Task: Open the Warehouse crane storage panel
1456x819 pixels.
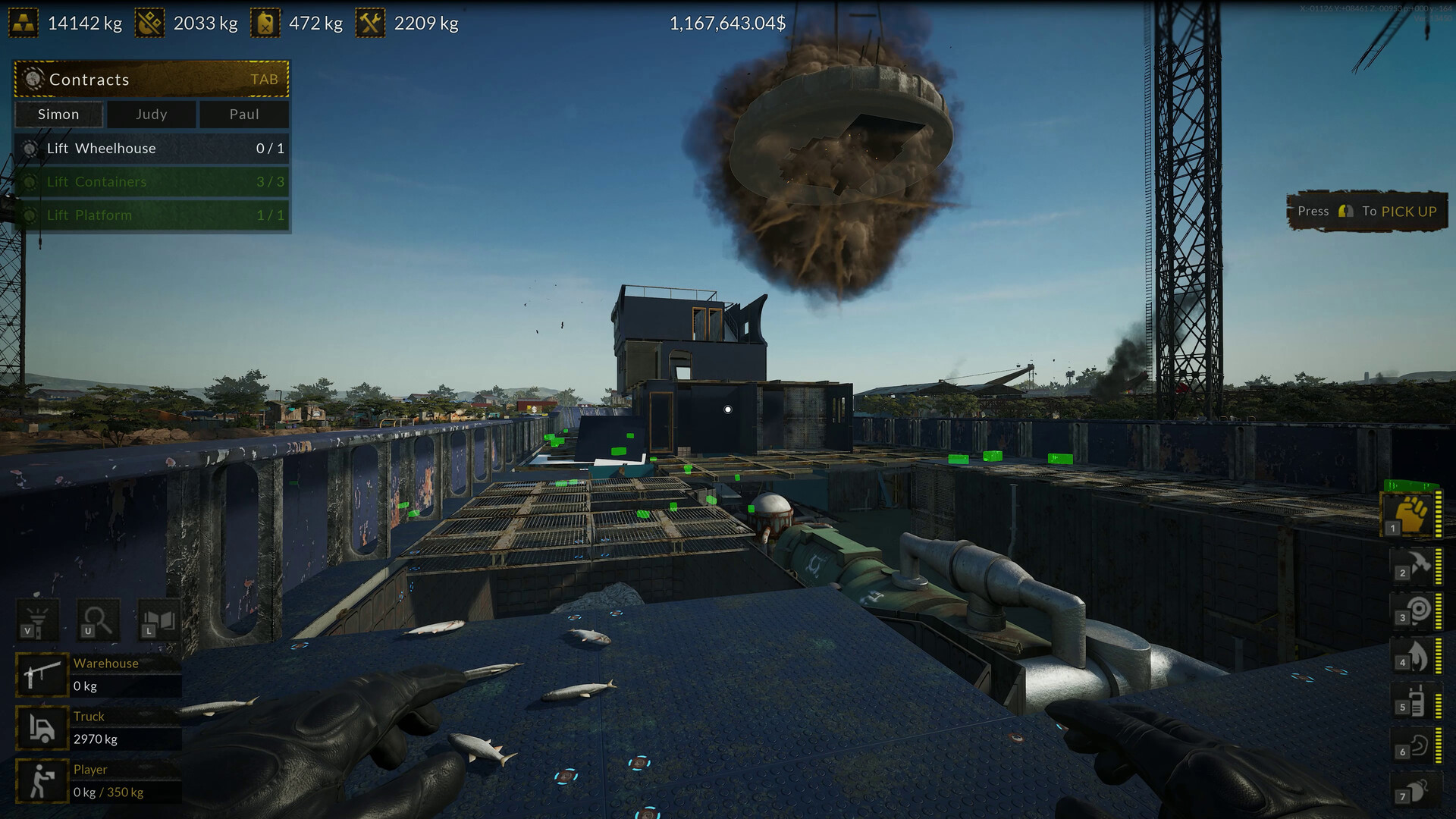Action: pos(106,673)
